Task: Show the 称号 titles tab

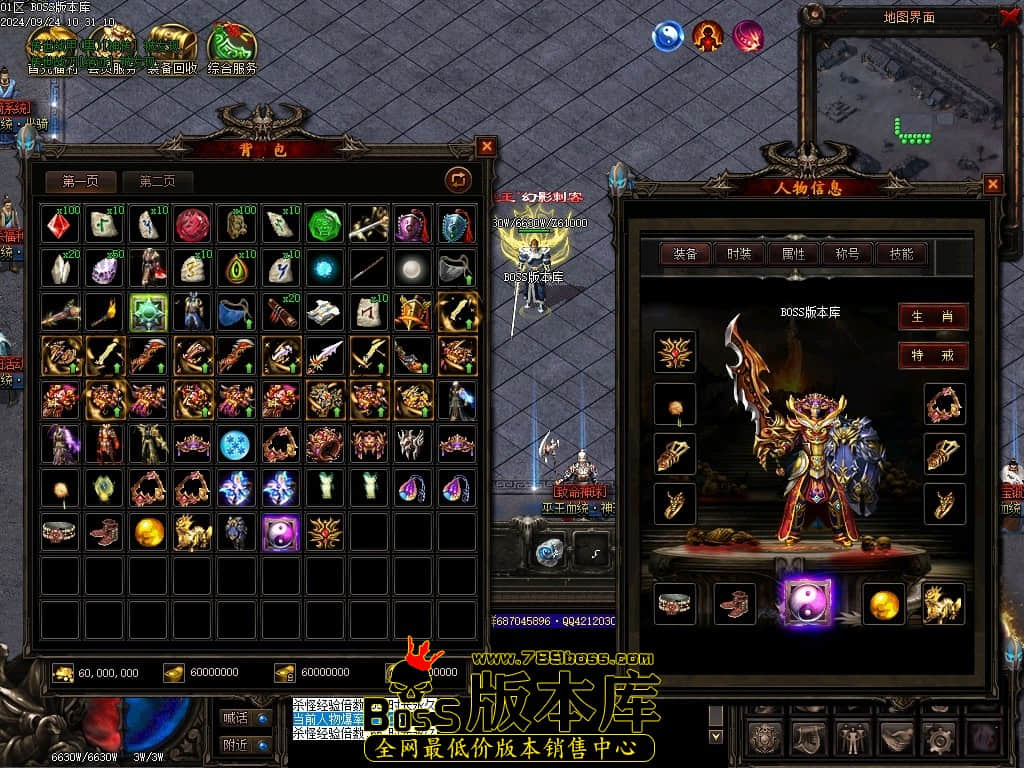Action: [847, 254]
